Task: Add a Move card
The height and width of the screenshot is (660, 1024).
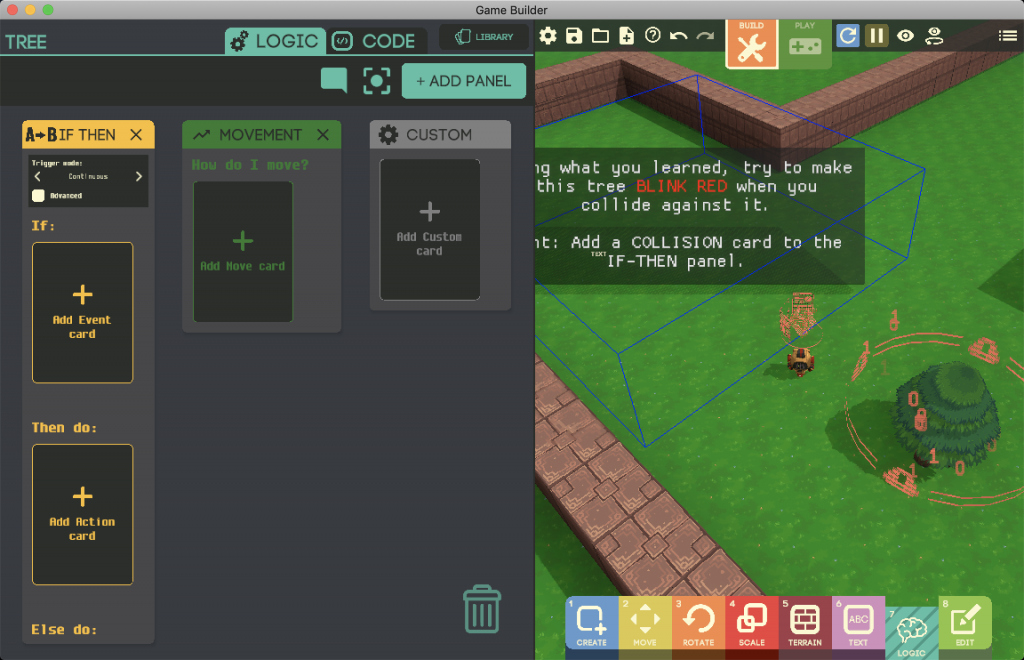Action: (x=243, y=252)
